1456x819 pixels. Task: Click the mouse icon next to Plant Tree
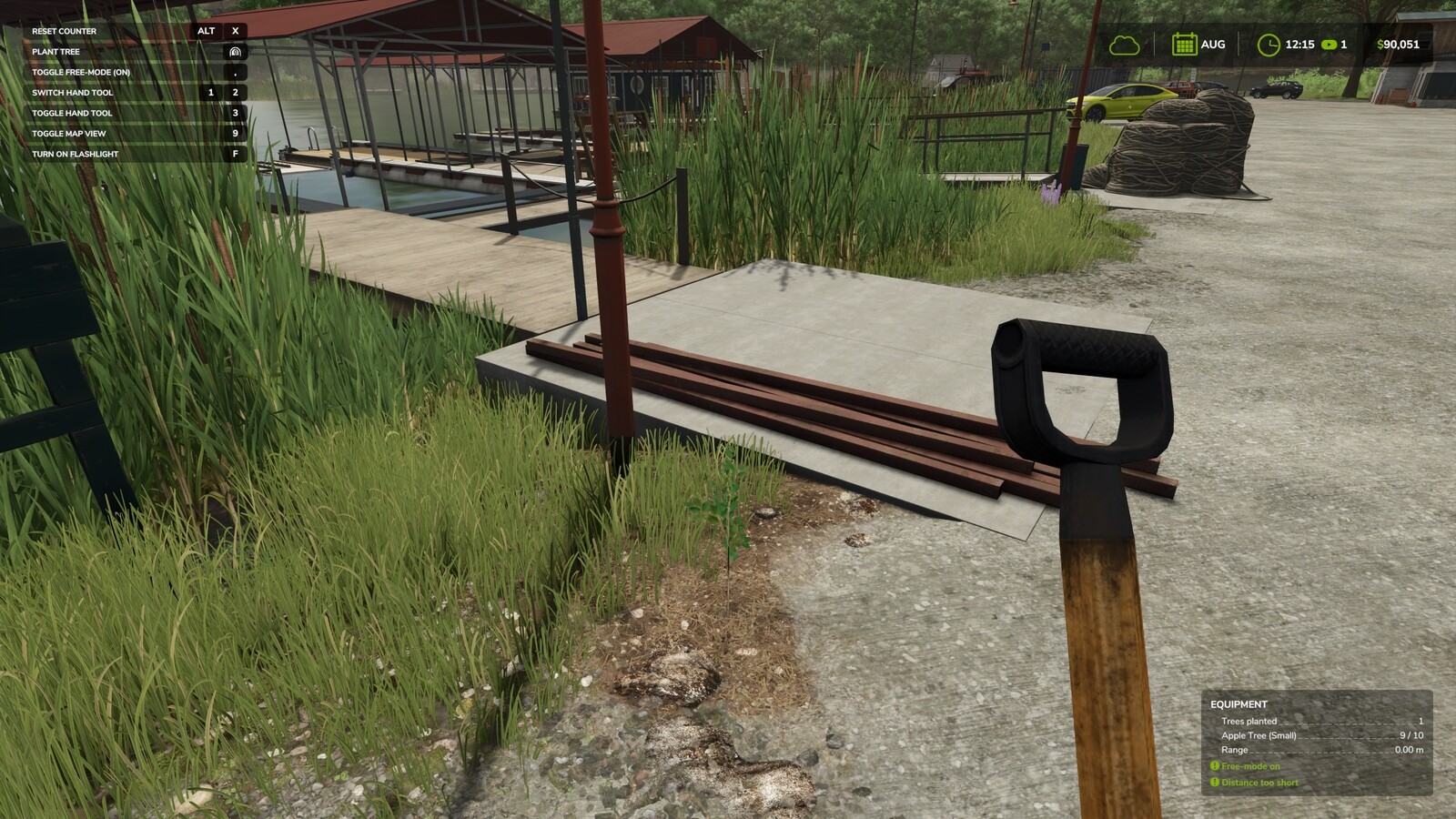coord(235,52)
